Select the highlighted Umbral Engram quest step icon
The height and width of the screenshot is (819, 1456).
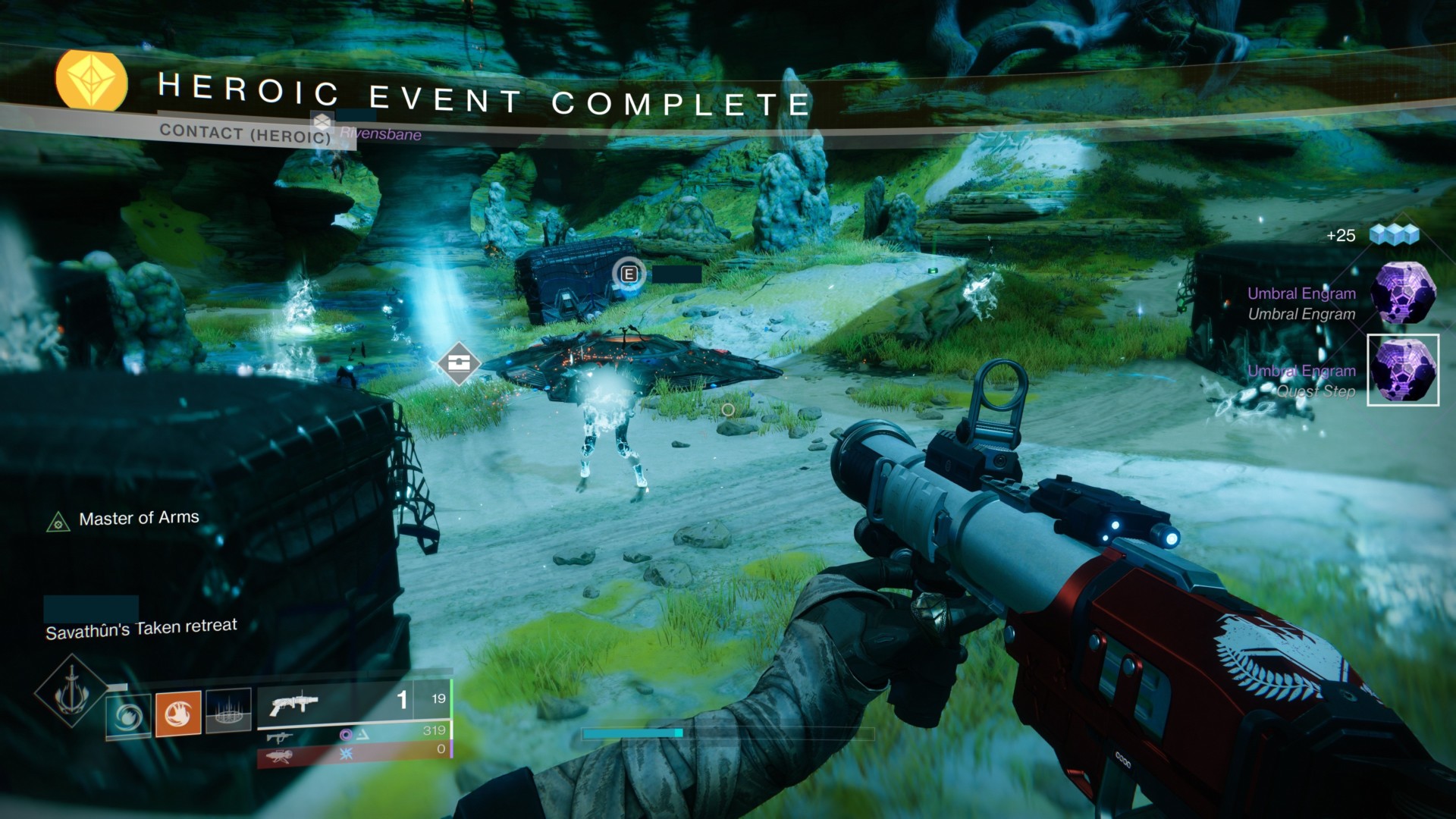1403,370
